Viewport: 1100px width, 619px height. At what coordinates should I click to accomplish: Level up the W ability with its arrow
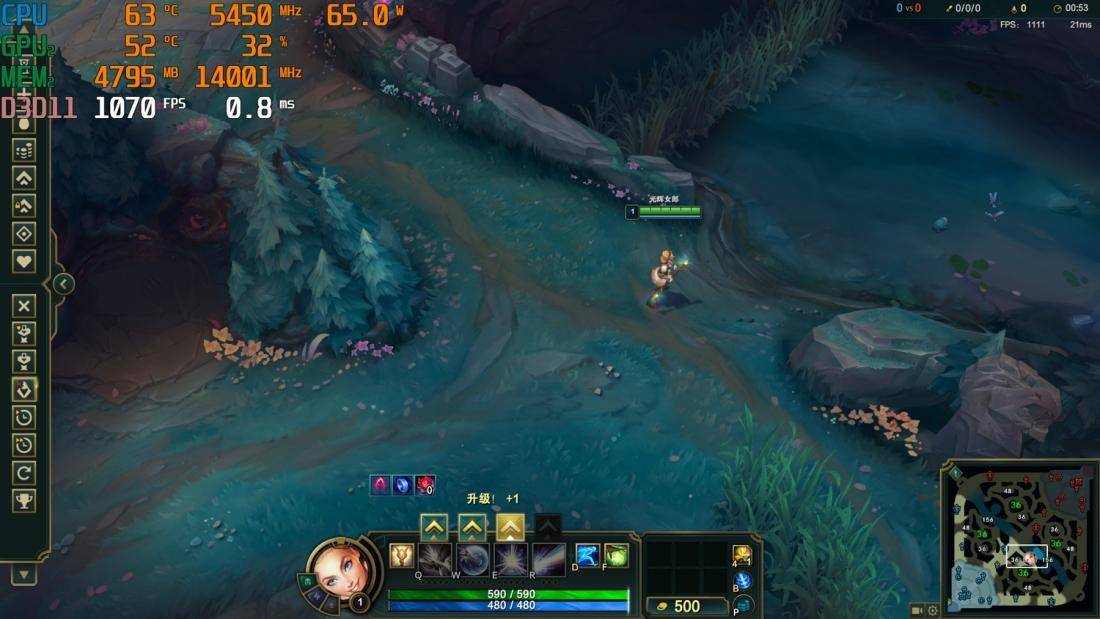(472, 527)
